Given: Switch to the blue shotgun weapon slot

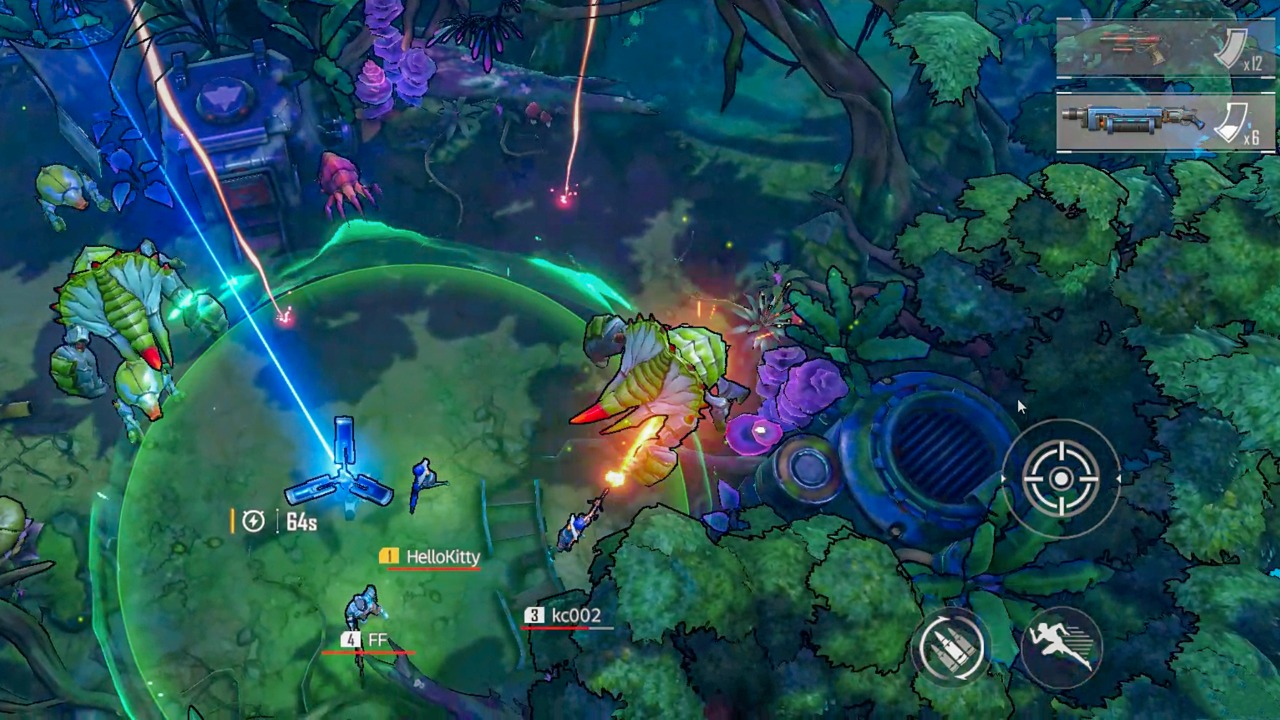Looking at the screenshot, I should click(1165, 122).
